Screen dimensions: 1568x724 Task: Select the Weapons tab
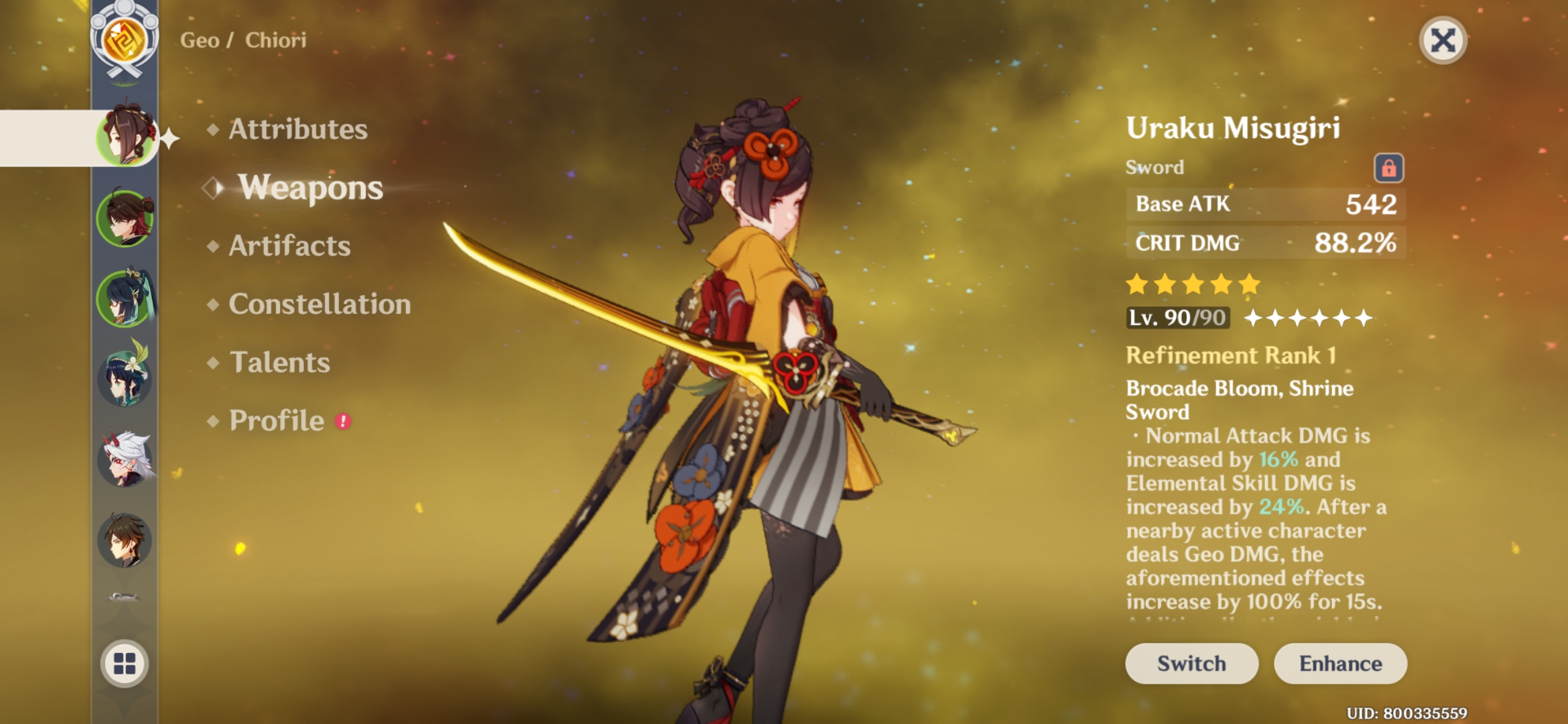click(310, 188)
